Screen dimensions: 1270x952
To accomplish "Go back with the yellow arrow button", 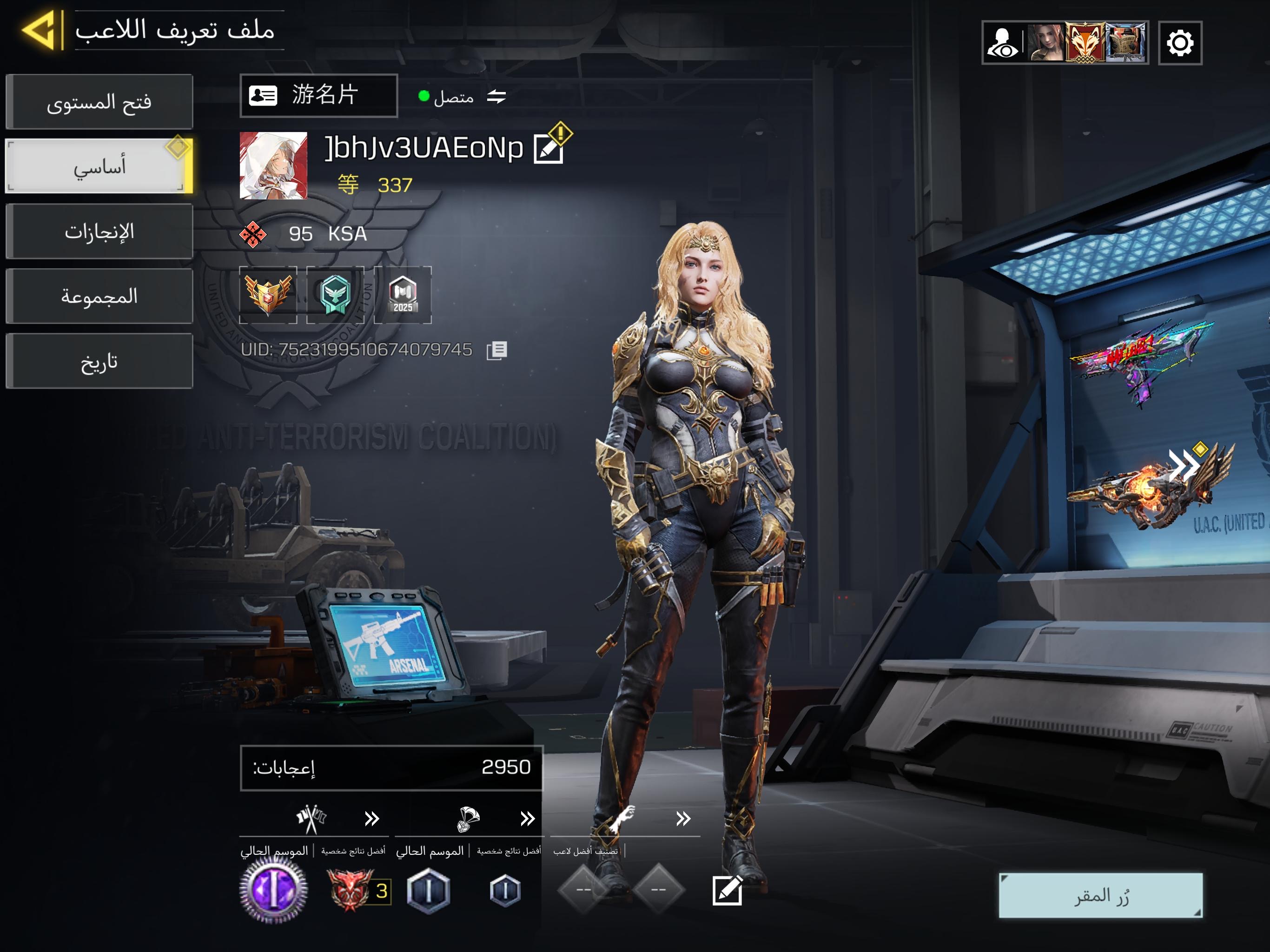I will click(x=39, y=30).
